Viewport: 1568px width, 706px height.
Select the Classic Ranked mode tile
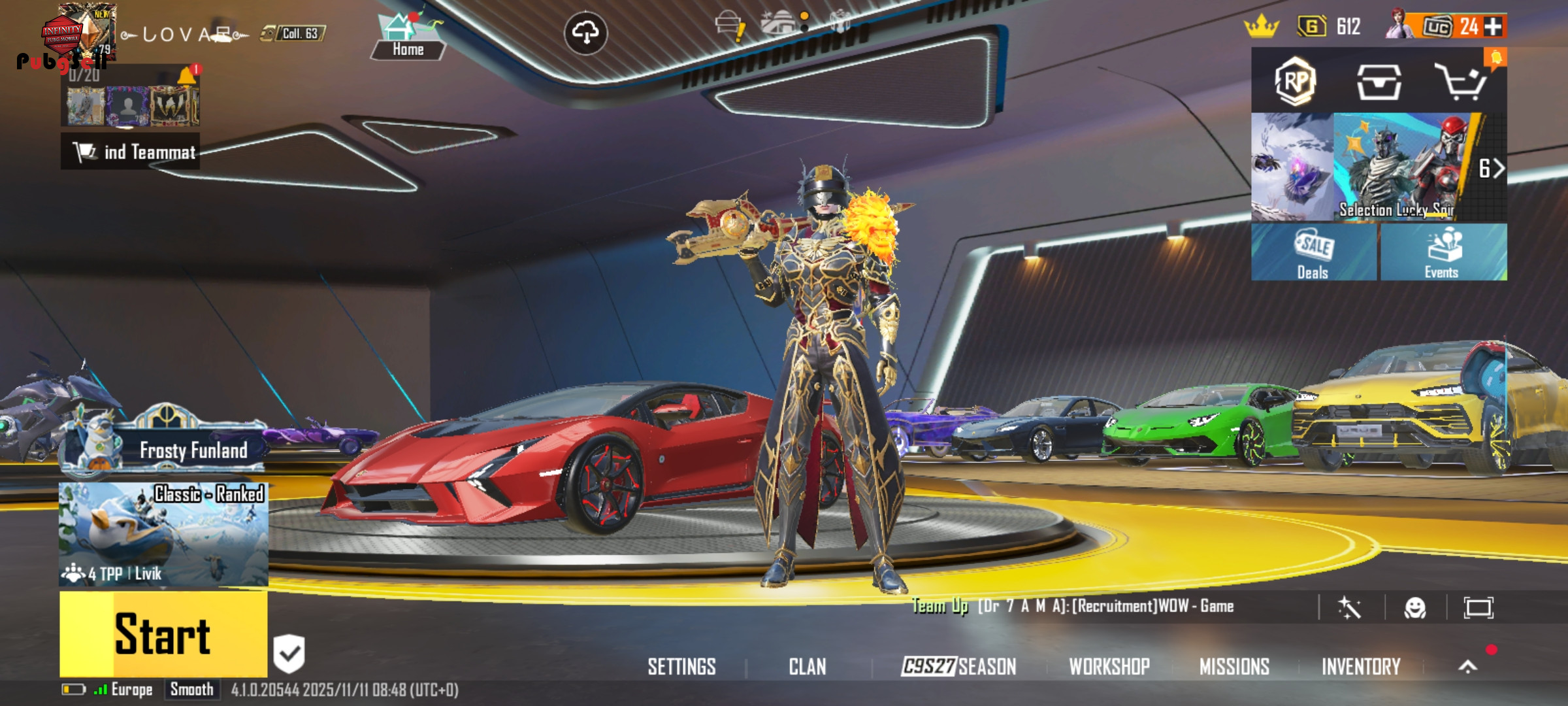[x=163, y=534]
